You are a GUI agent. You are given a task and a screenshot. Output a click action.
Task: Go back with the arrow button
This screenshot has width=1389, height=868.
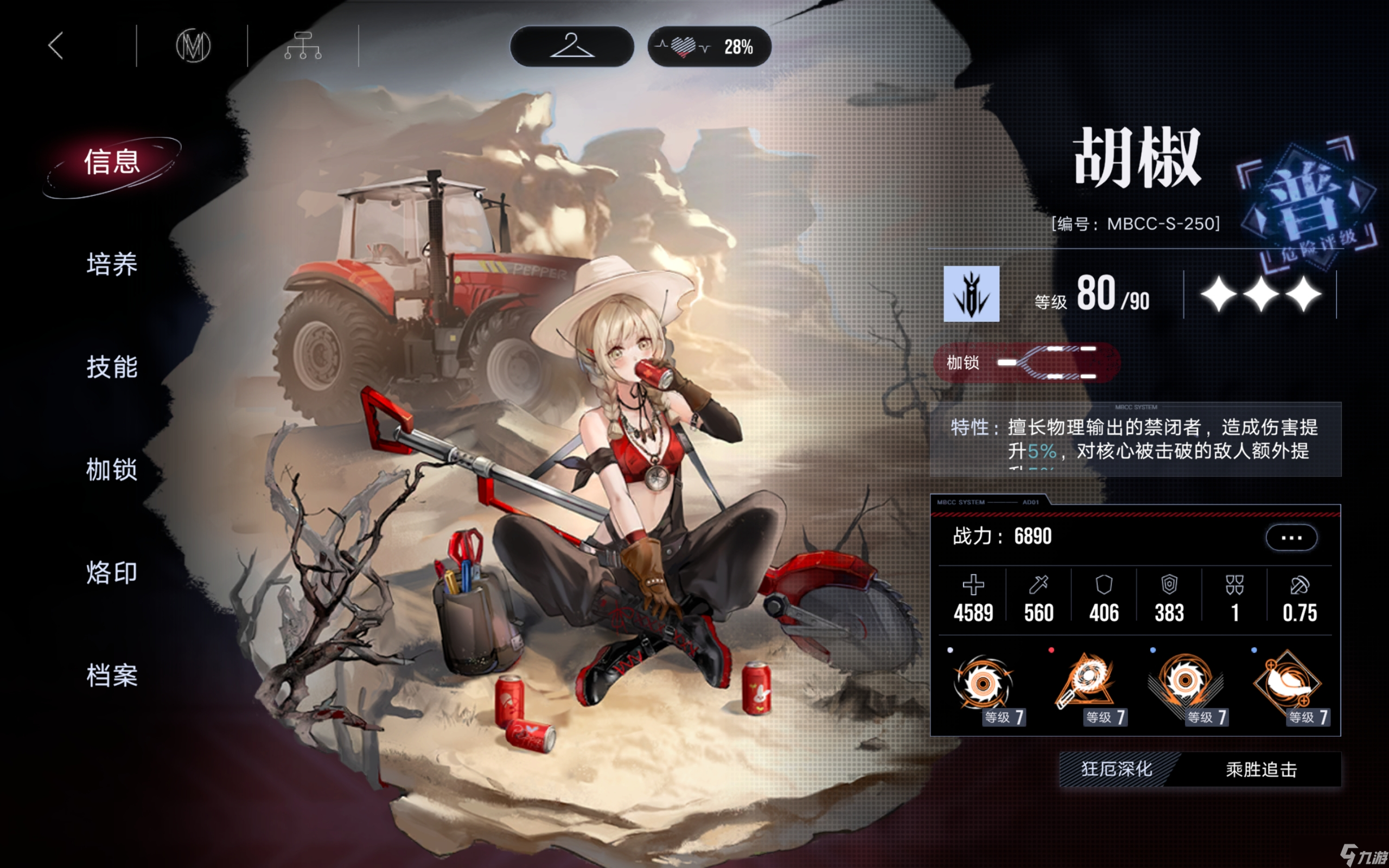[x=56, y=46]
